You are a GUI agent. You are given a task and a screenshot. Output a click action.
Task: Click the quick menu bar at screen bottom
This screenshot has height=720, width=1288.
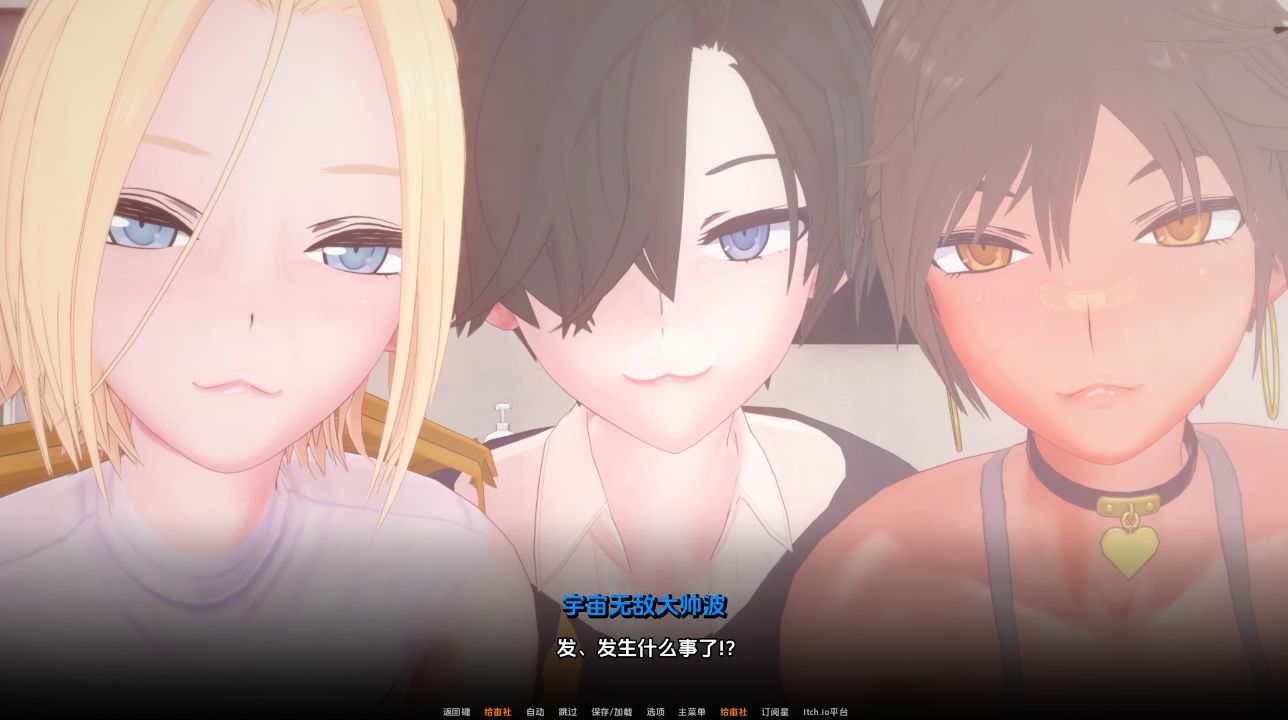point(644,713)
